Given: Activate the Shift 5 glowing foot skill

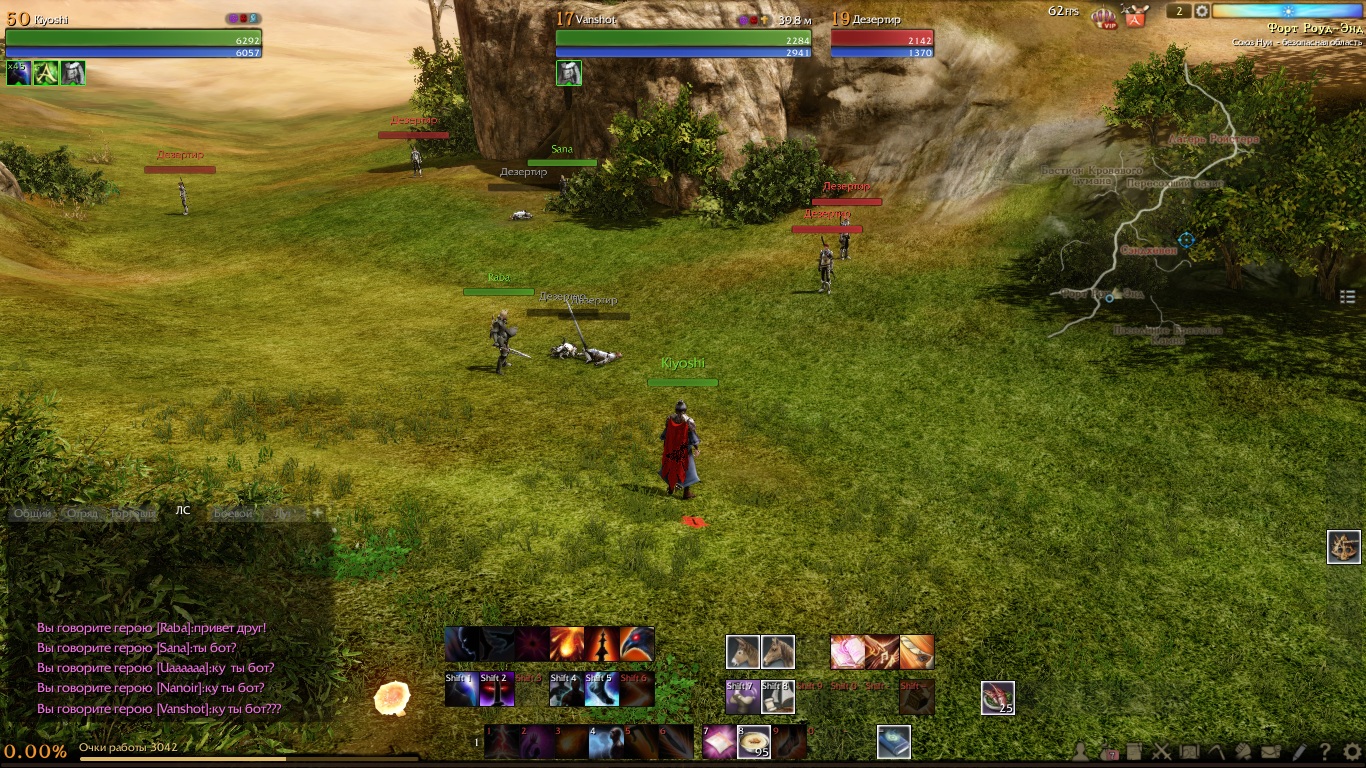Looking at the screenshot, I should [x=602, y=690].
